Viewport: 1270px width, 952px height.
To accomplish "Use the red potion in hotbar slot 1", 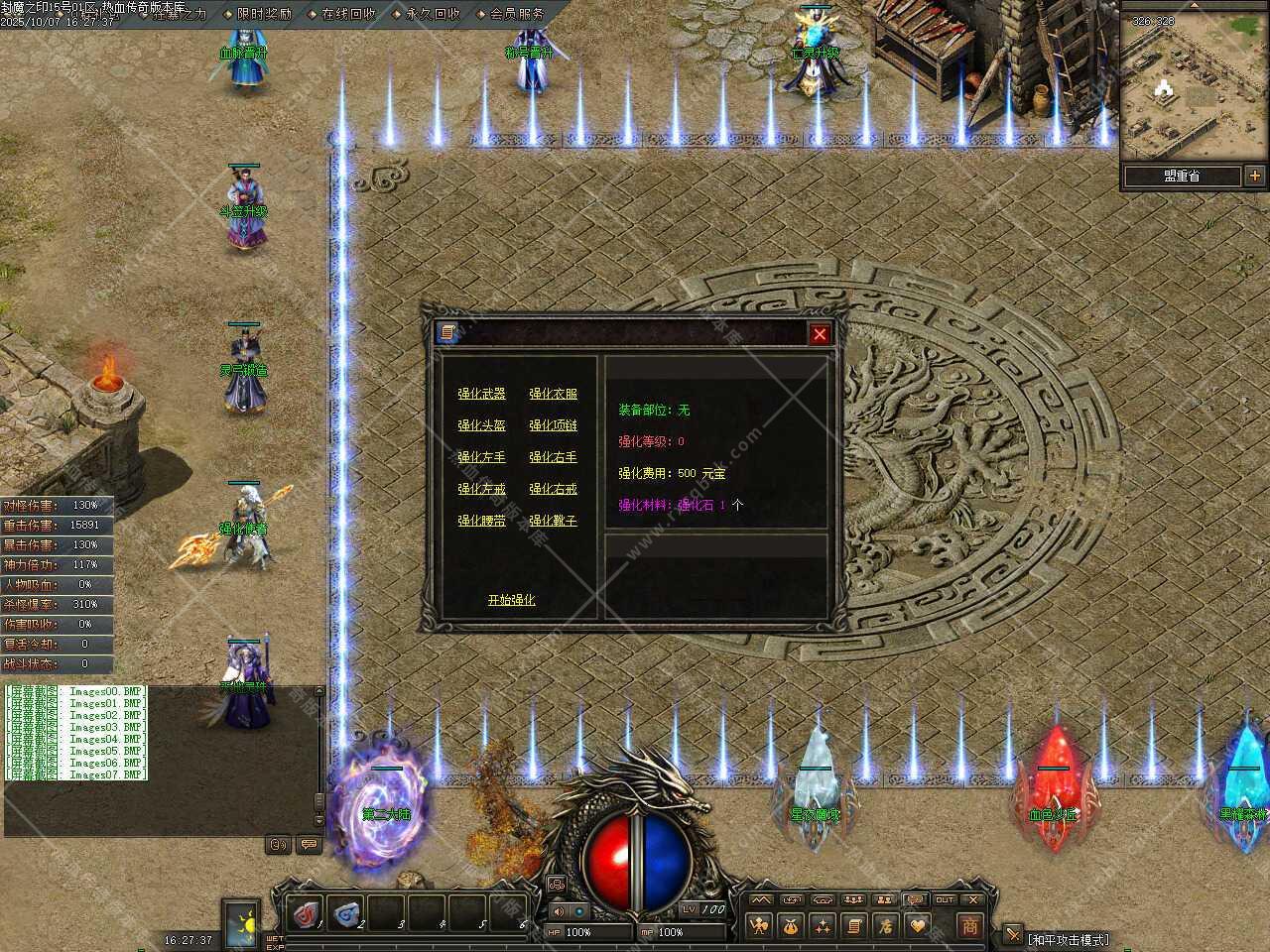I will (307, 911).
